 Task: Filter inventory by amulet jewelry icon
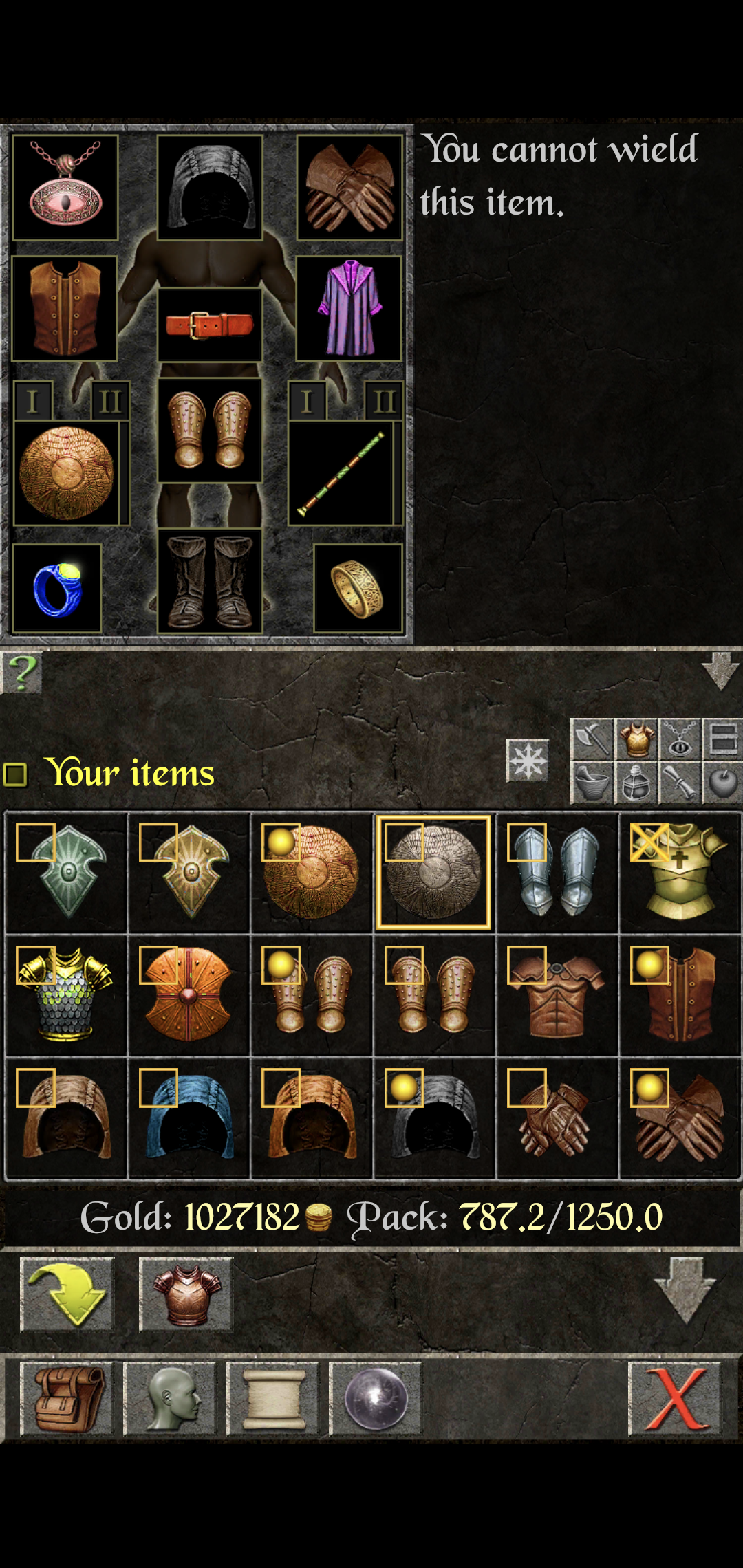click(x=680, y=739)
